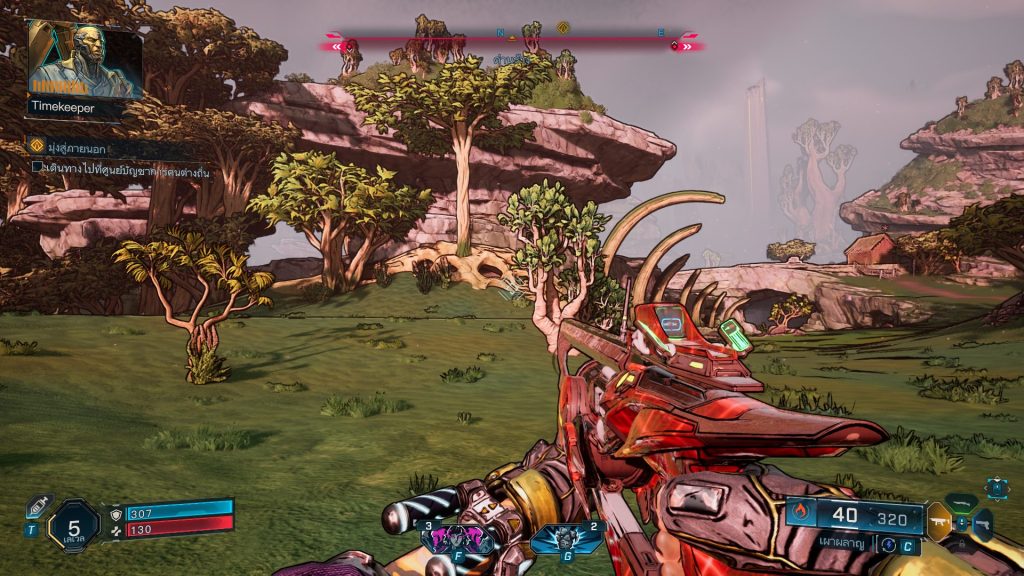Image resolution: width=1024 pixels, height=576 pixels.
Task: Toggle the weapon's alternate fire mode icon
Action: 886,546
